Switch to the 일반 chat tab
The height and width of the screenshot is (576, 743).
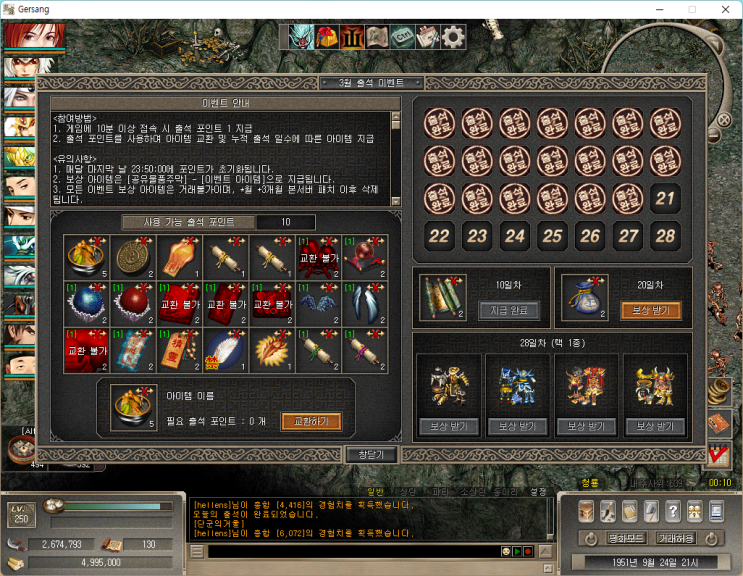coord(375,492)
